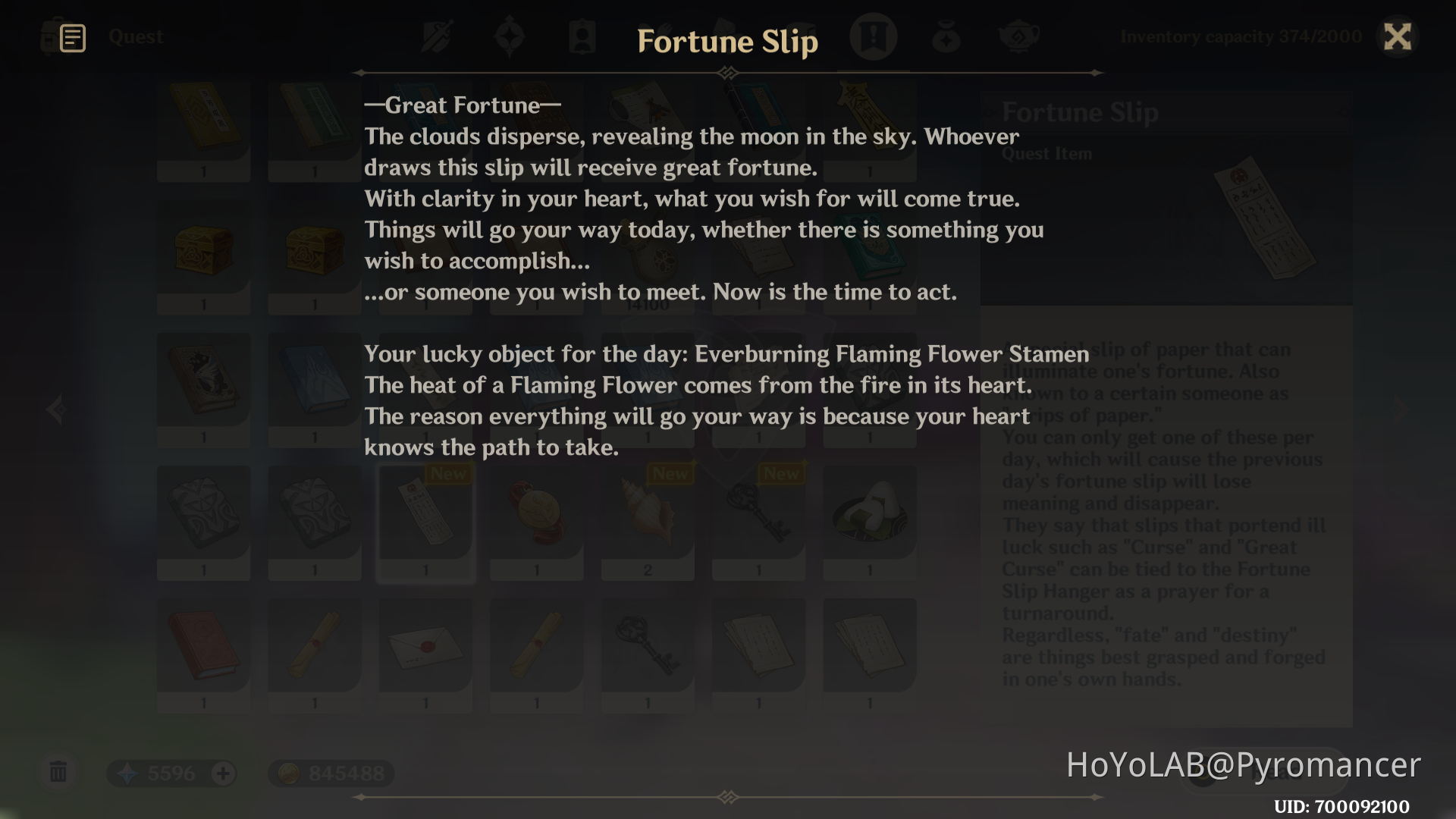
Task: Click the Mora coin icon
Action: tap(290, 773)
